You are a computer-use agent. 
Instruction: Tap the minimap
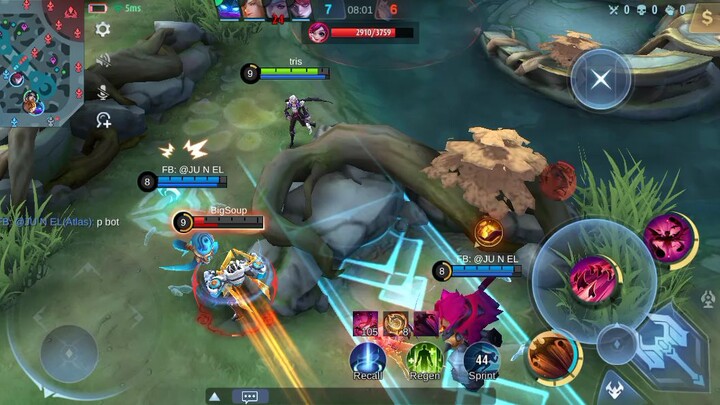pyautogui.click(x=40, y=58)
